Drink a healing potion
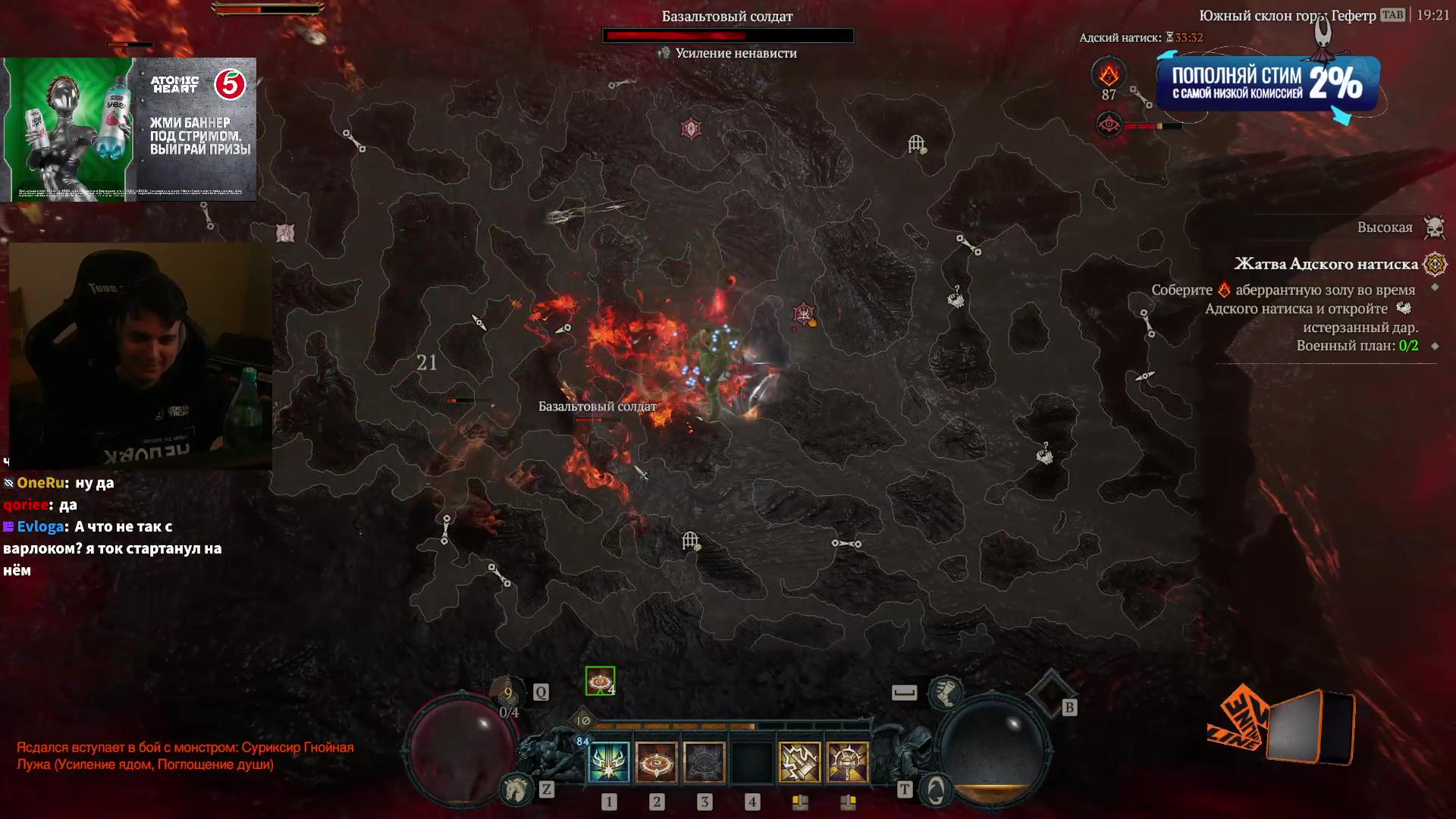Screen dimensions: 1456x819 pos(509,692)
